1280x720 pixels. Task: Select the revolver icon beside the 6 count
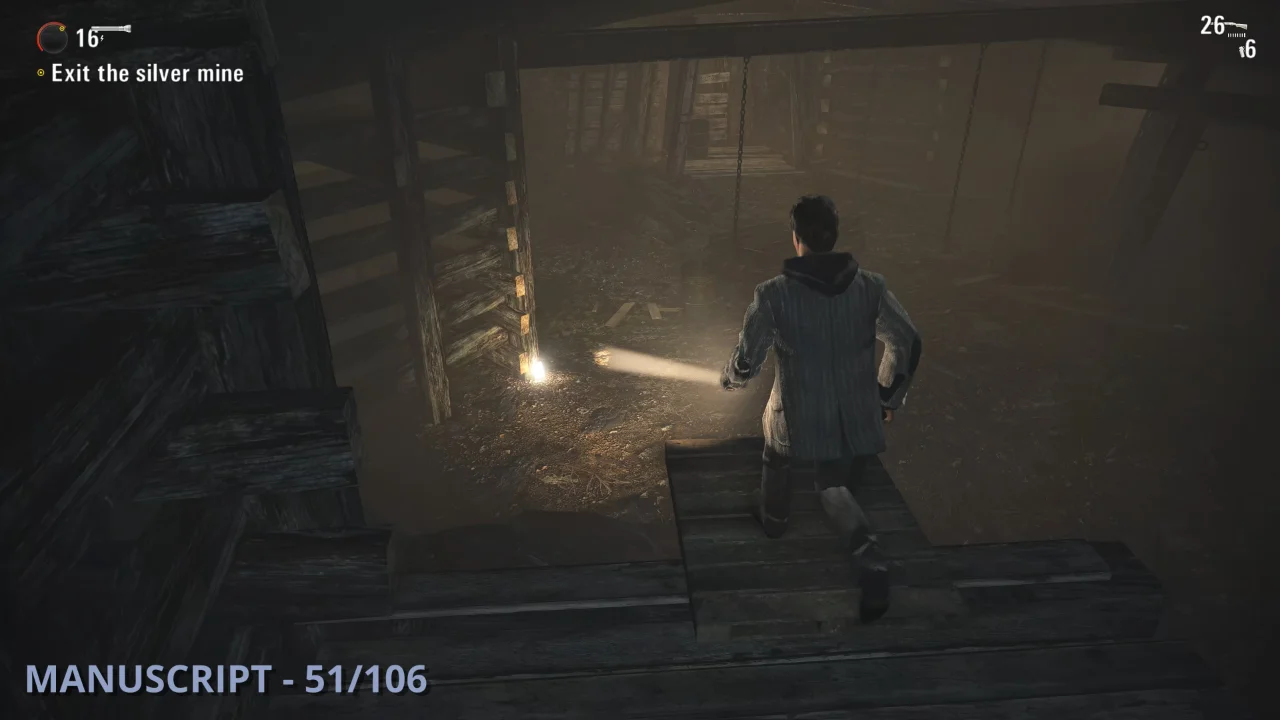click(x=1242, y=49)
